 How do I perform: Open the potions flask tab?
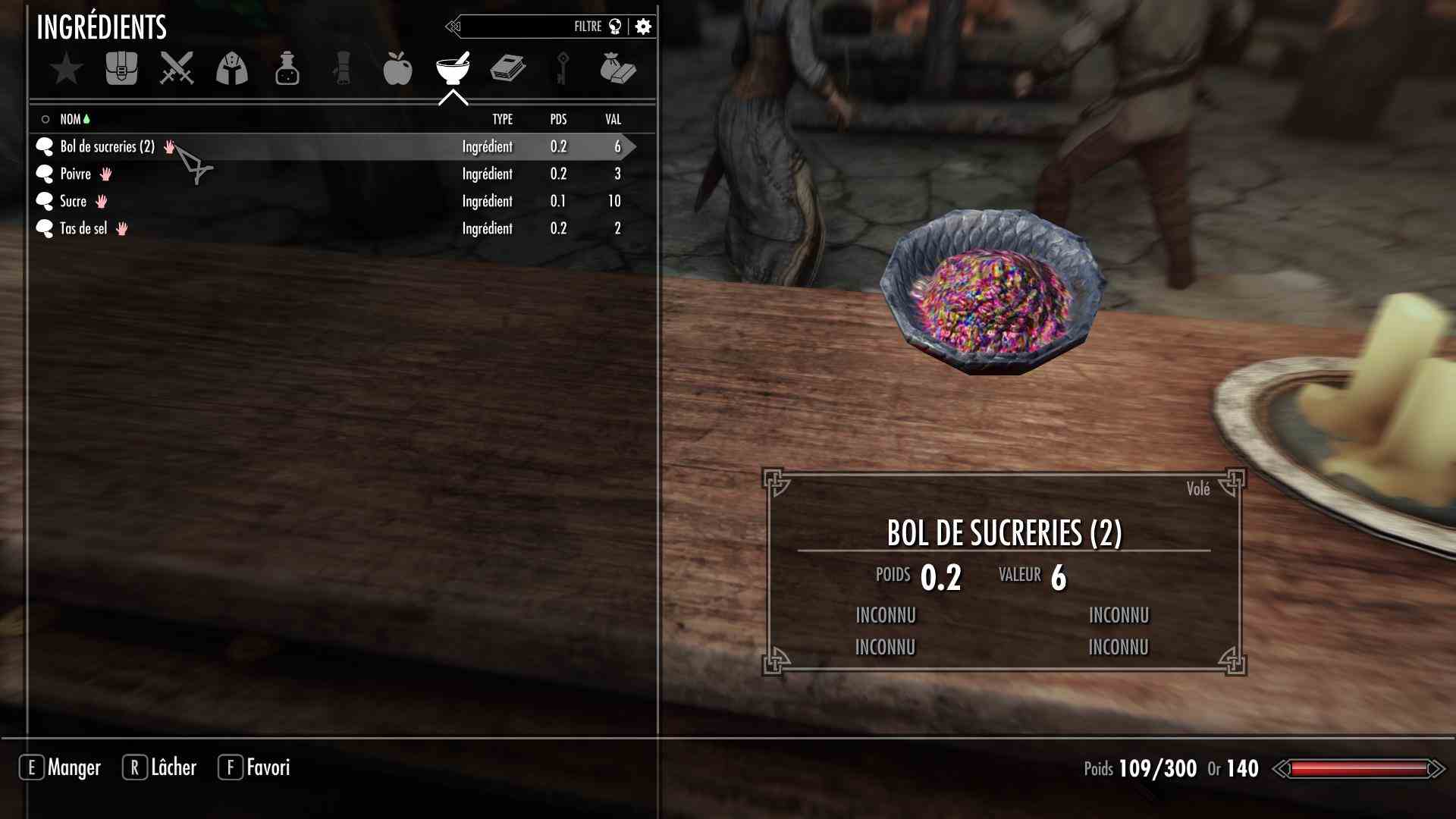[x=287, y=69]
